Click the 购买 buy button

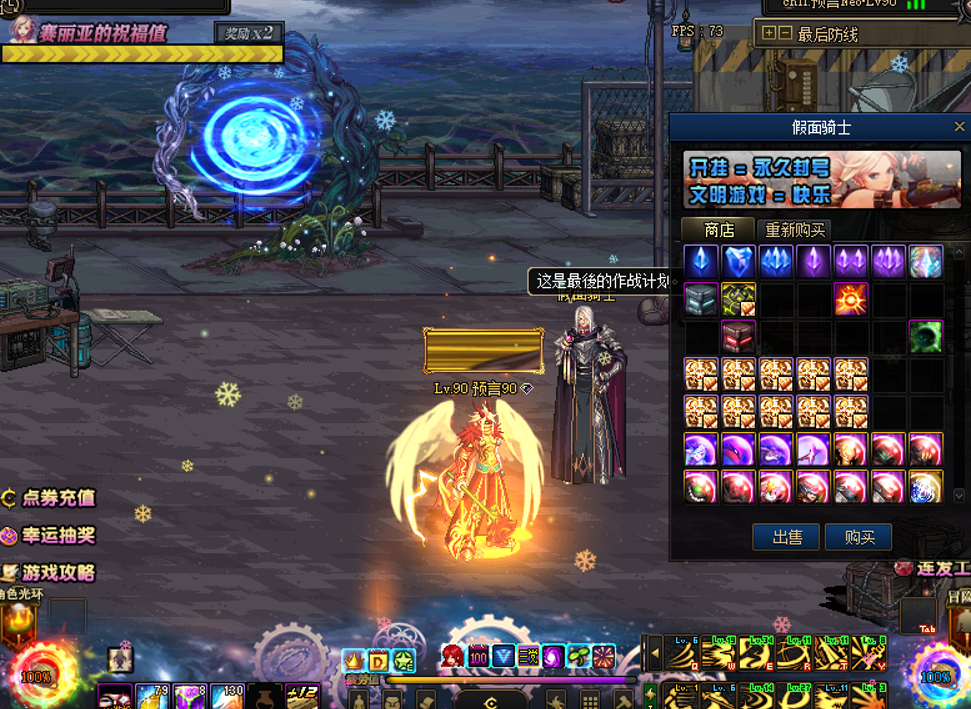pyautogui.click(x=858, y=537)
